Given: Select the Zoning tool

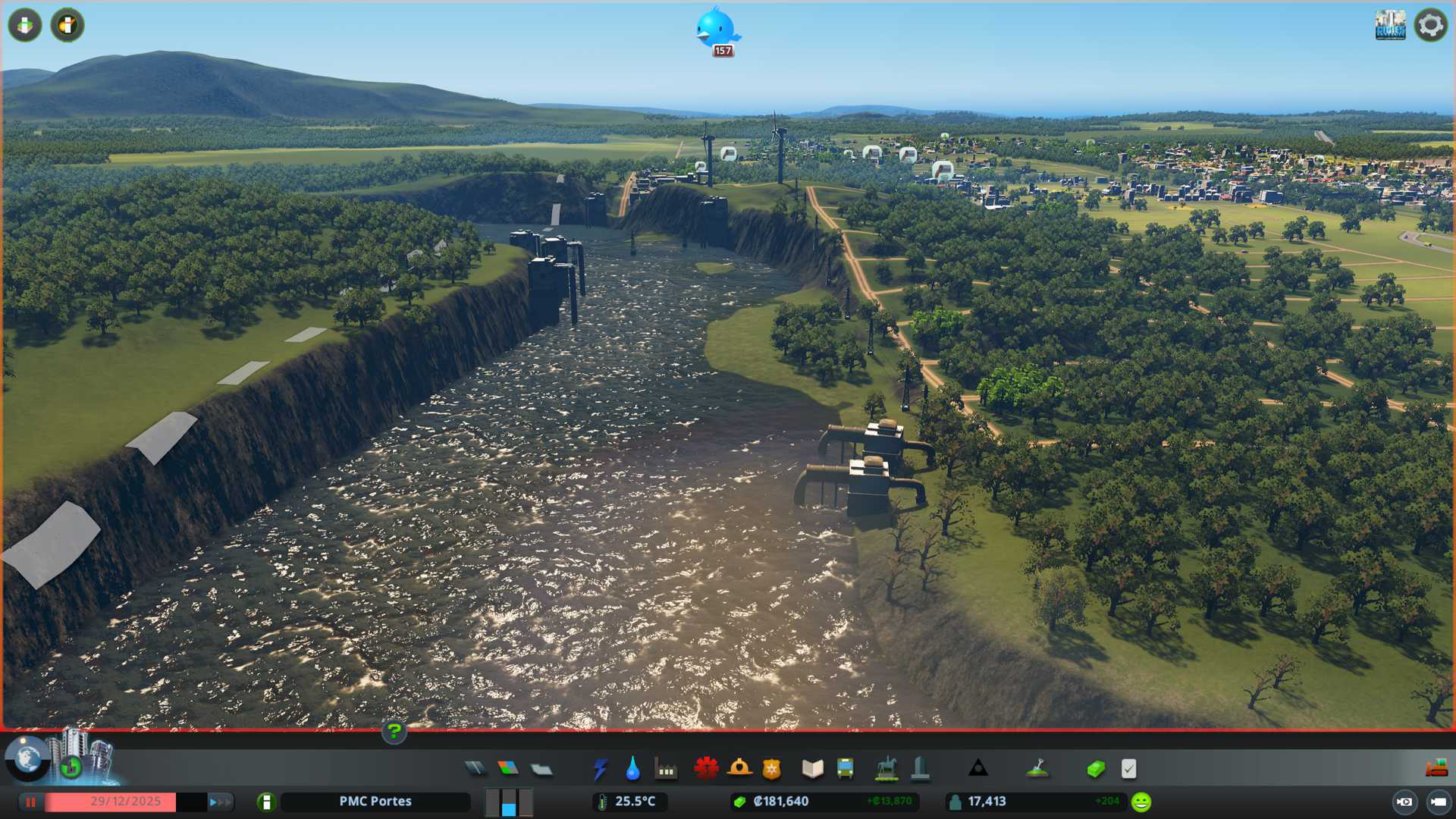Looking at the screenshot, I should tap(508, 769).
